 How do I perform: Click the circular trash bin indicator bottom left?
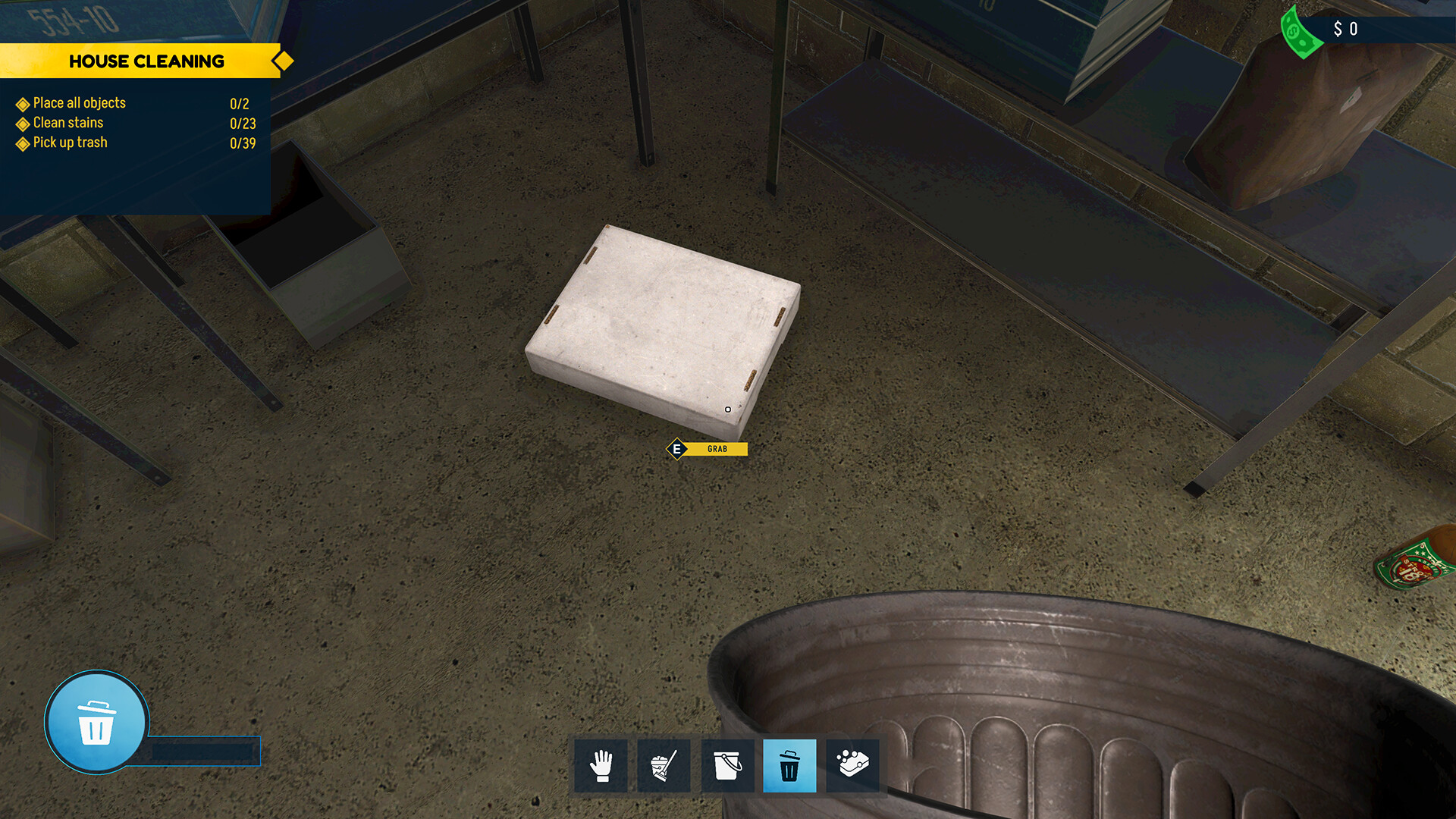pos(96,723)
